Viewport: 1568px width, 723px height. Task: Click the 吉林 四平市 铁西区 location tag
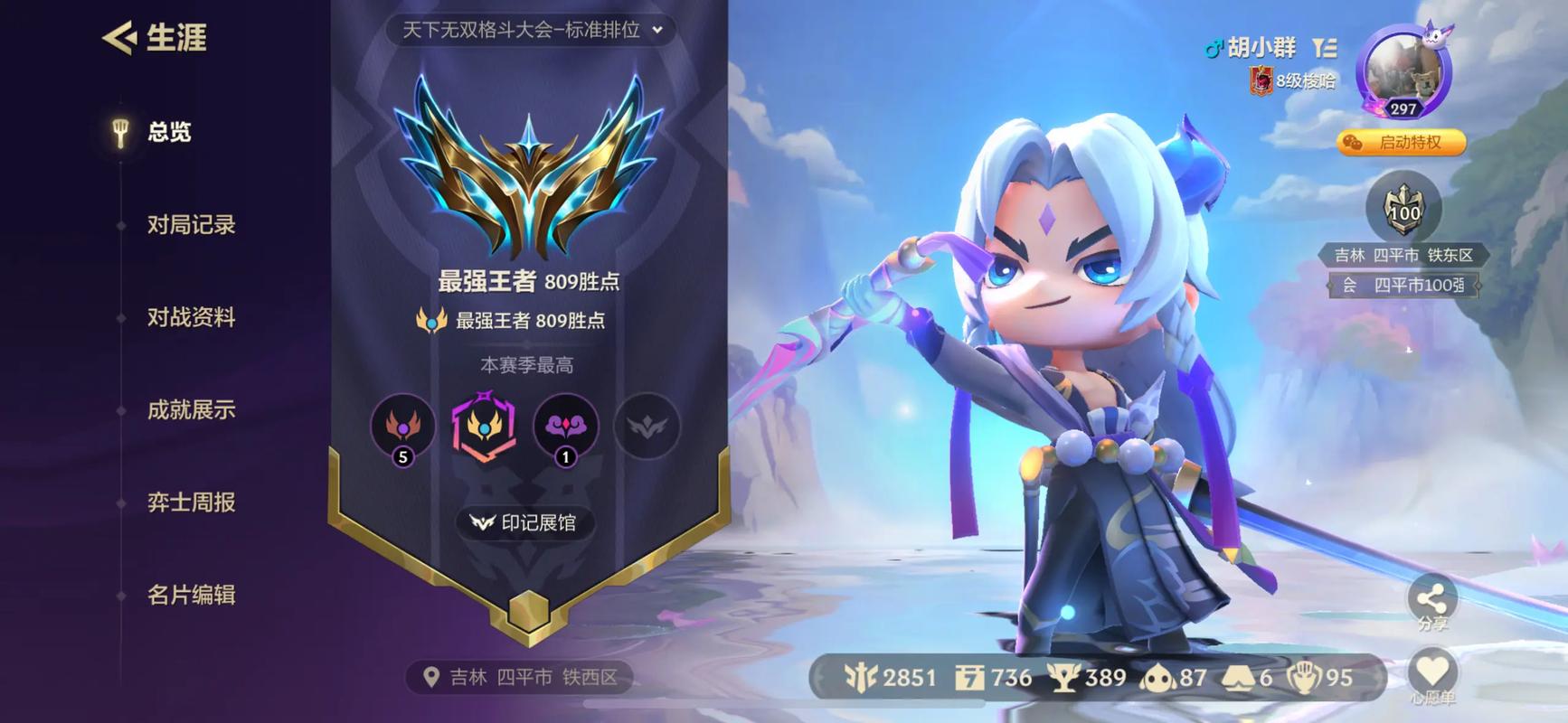[x=520, y=677]
